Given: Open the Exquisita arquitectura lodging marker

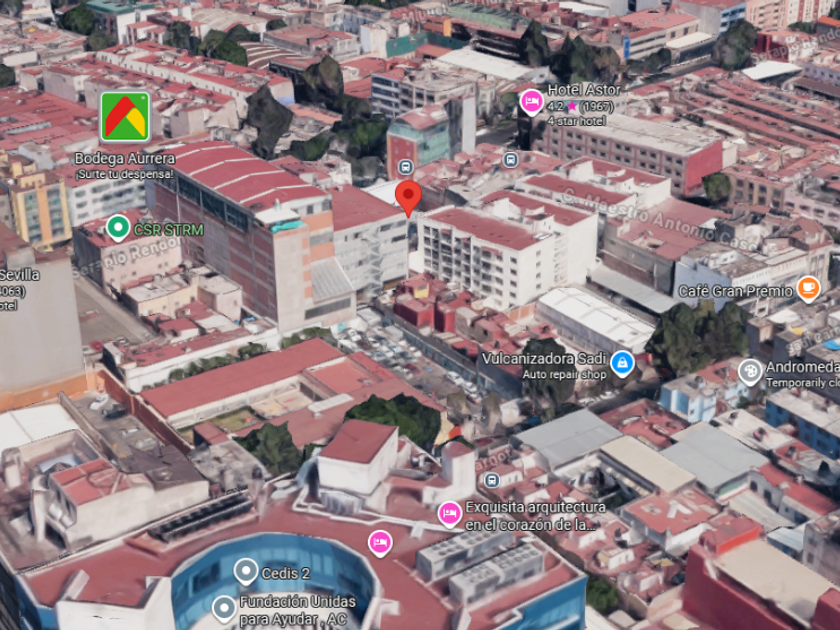Looking at the screenshot, I should tap(450, 514).
